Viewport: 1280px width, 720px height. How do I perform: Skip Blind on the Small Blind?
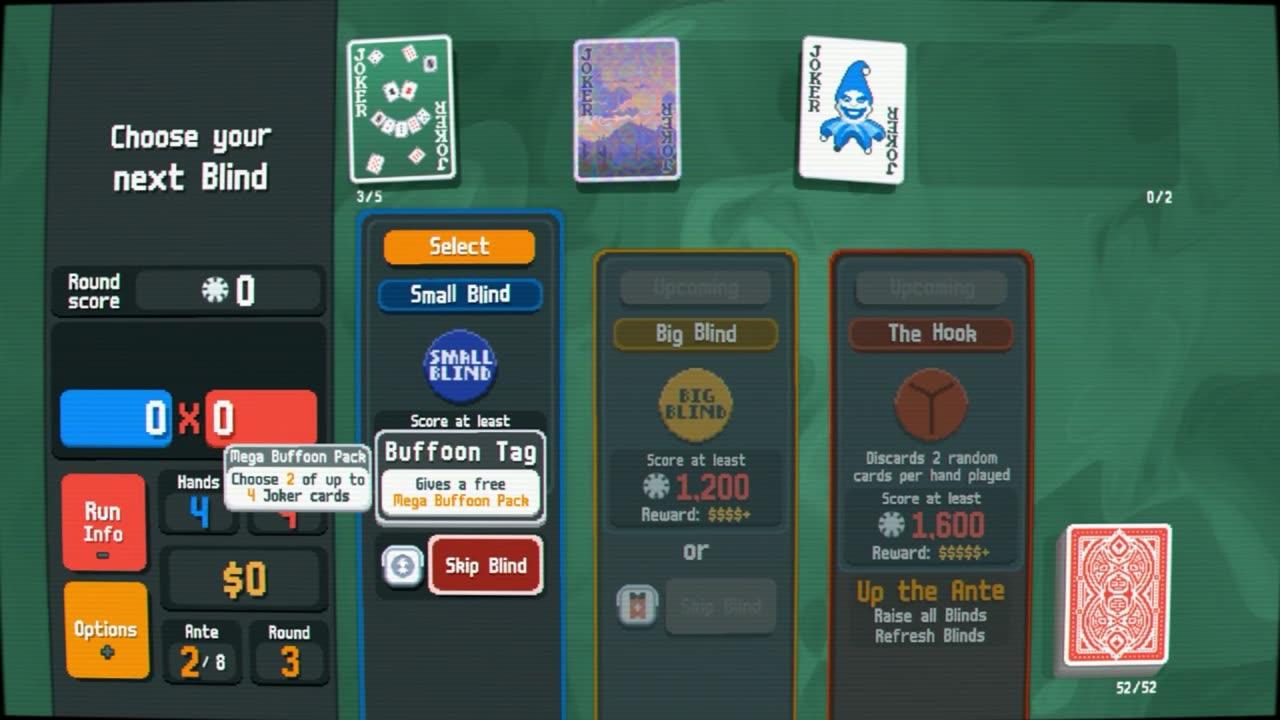486,565
